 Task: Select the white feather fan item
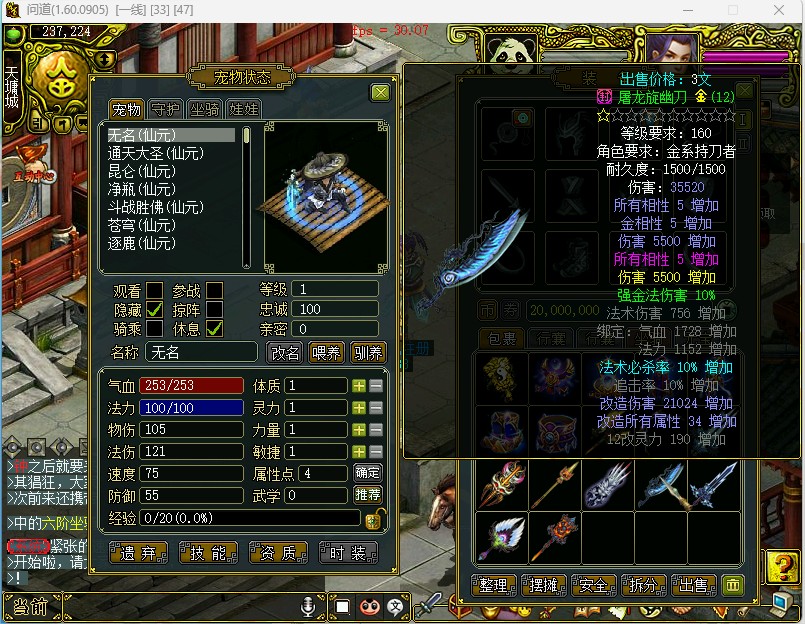pyautogui.click(x=500, y=536)
